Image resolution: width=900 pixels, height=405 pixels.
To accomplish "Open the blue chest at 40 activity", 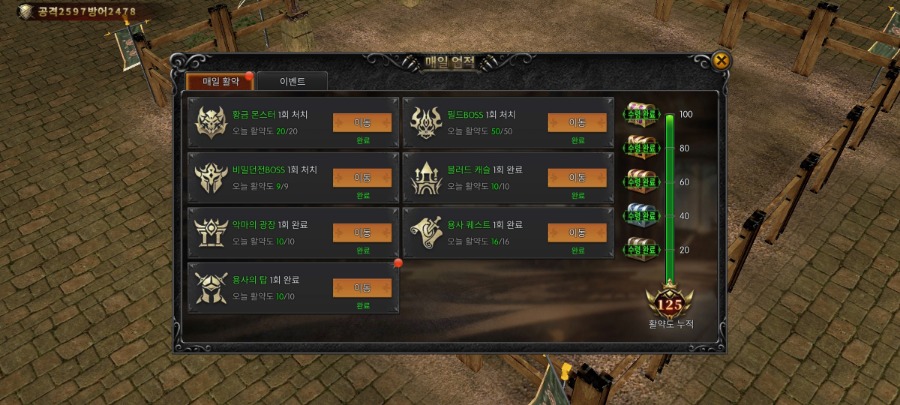I will [640, 215].
